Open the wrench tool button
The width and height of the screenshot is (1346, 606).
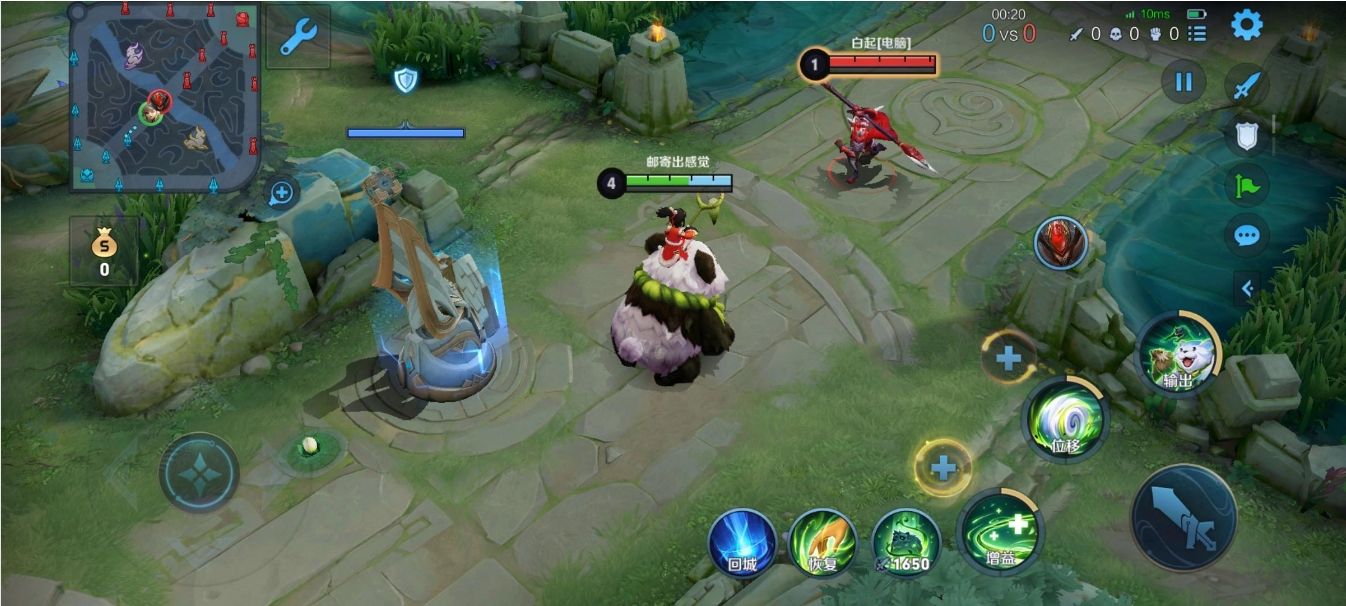coord(298,38)
